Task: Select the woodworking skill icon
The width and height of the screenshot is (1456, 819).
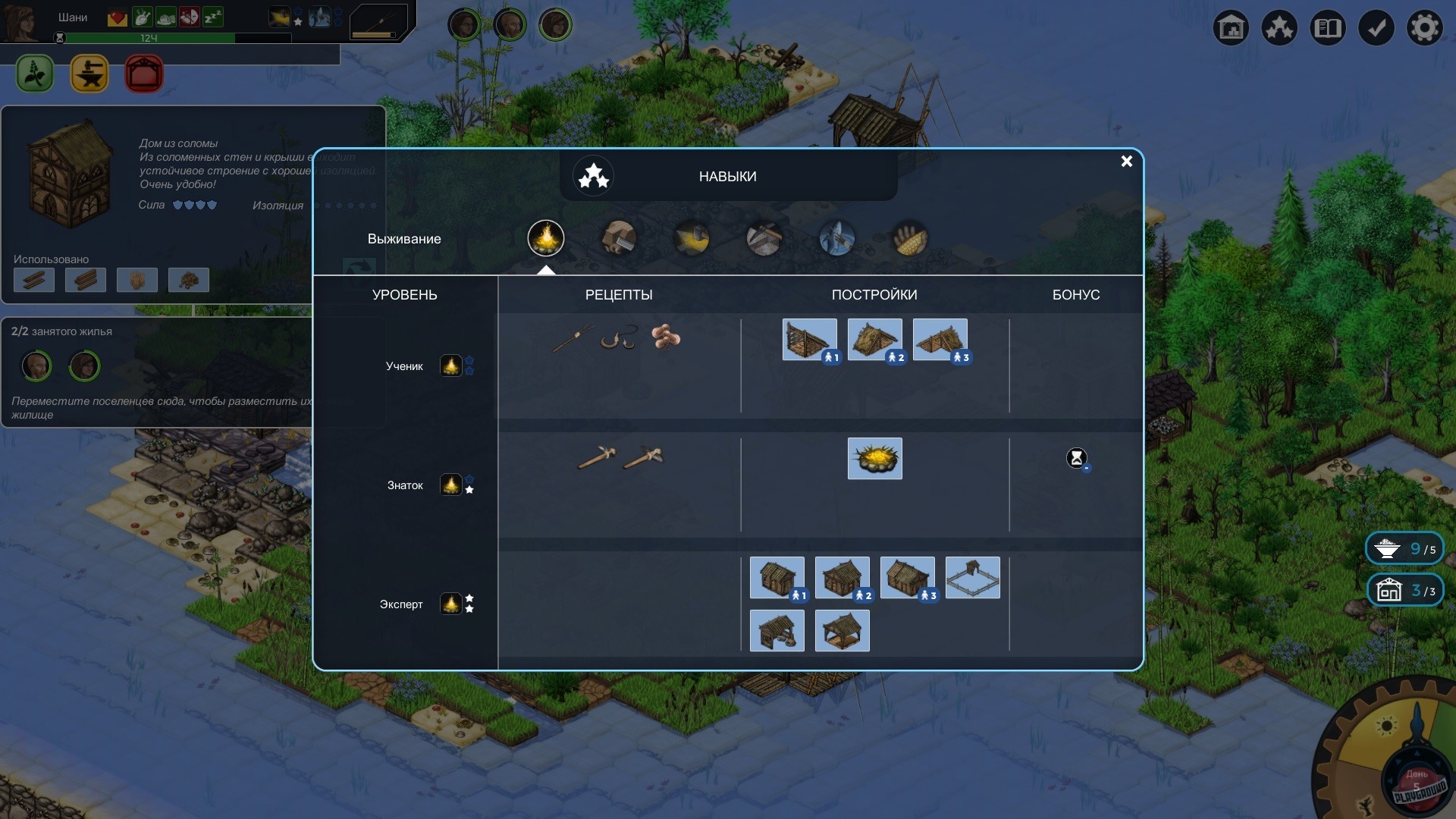Action: pyautogui.click(x=618, y=237)
